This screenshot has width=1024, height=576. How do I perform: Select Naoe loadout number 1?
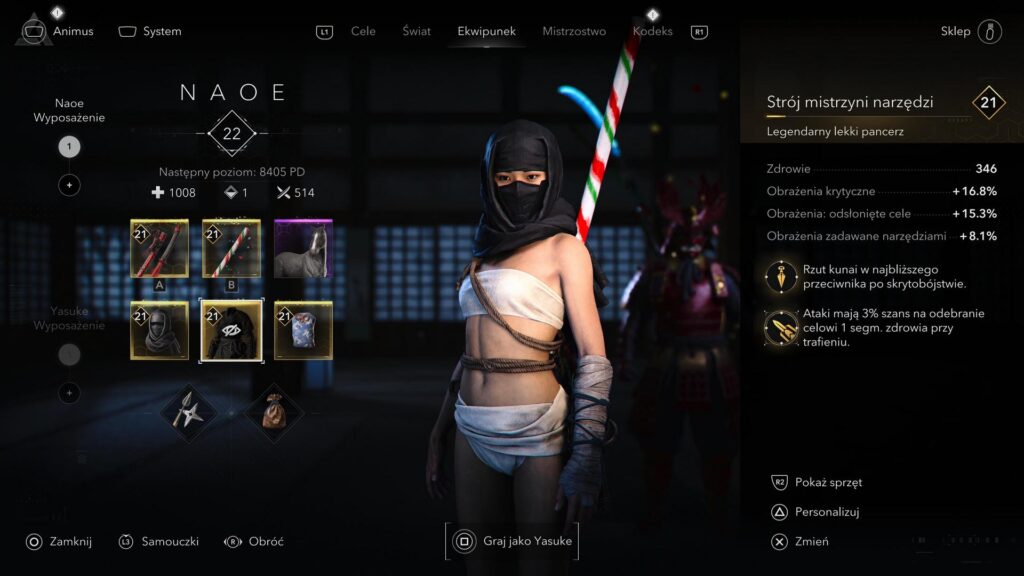pos(69,147)
